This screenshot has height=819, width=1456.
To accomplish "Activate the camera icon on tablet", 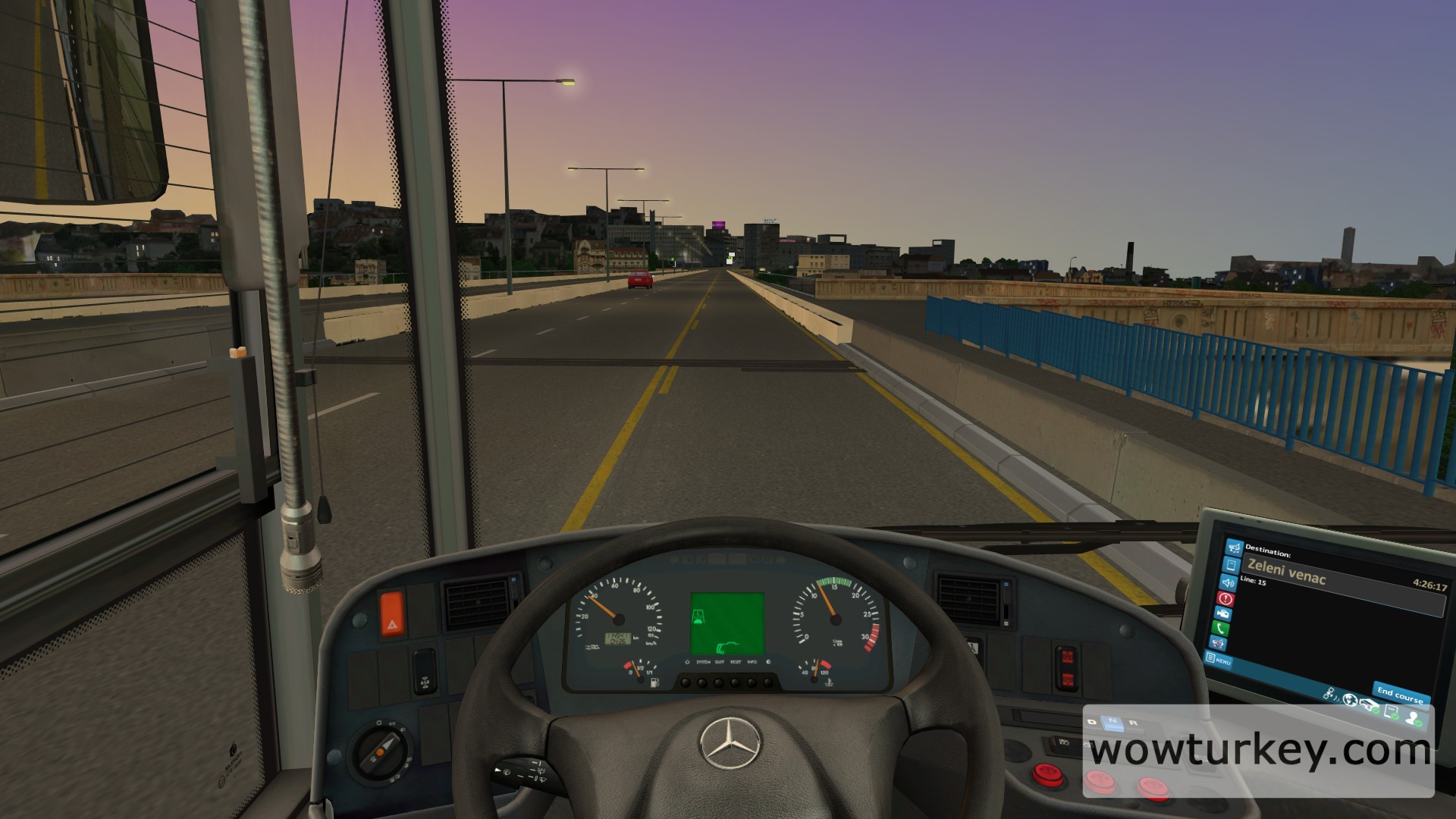I will click(x=1223, y=613).
